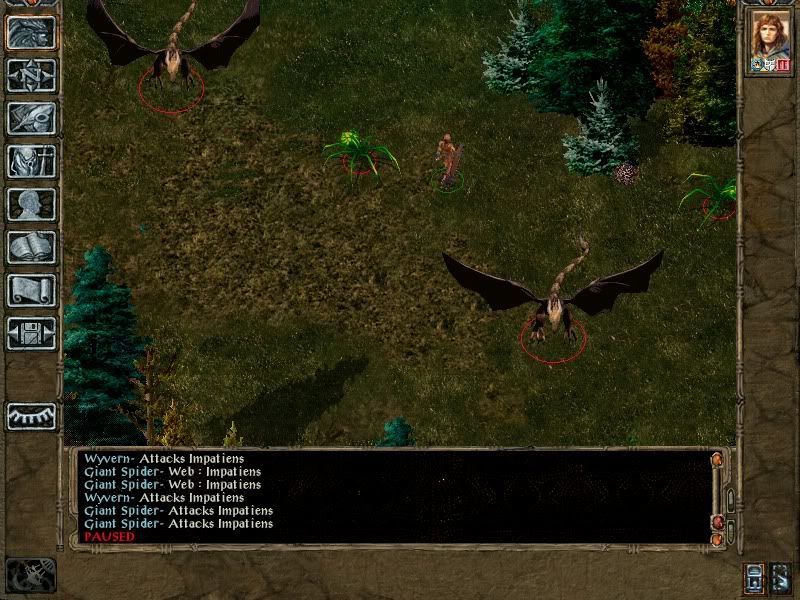Click the closed-eye rest button
The width and height of the screenshot is (800, 600).
point(31,416)
